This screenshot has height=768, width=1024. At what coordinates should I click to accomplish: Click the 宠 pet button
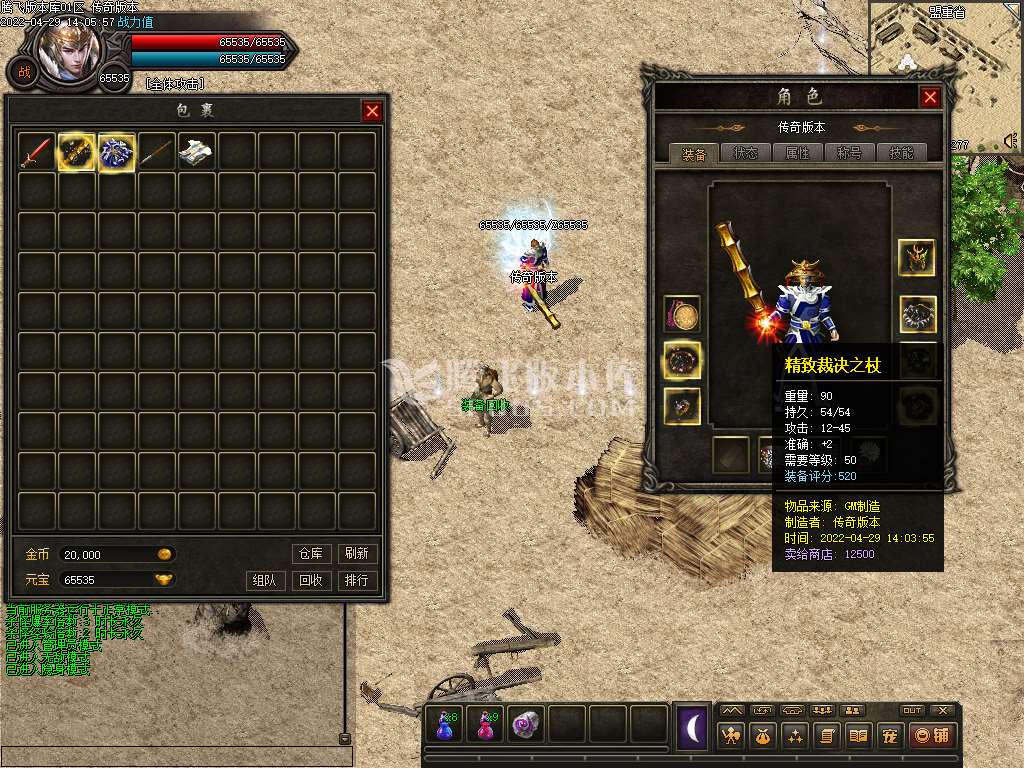(x=890, y=736)
